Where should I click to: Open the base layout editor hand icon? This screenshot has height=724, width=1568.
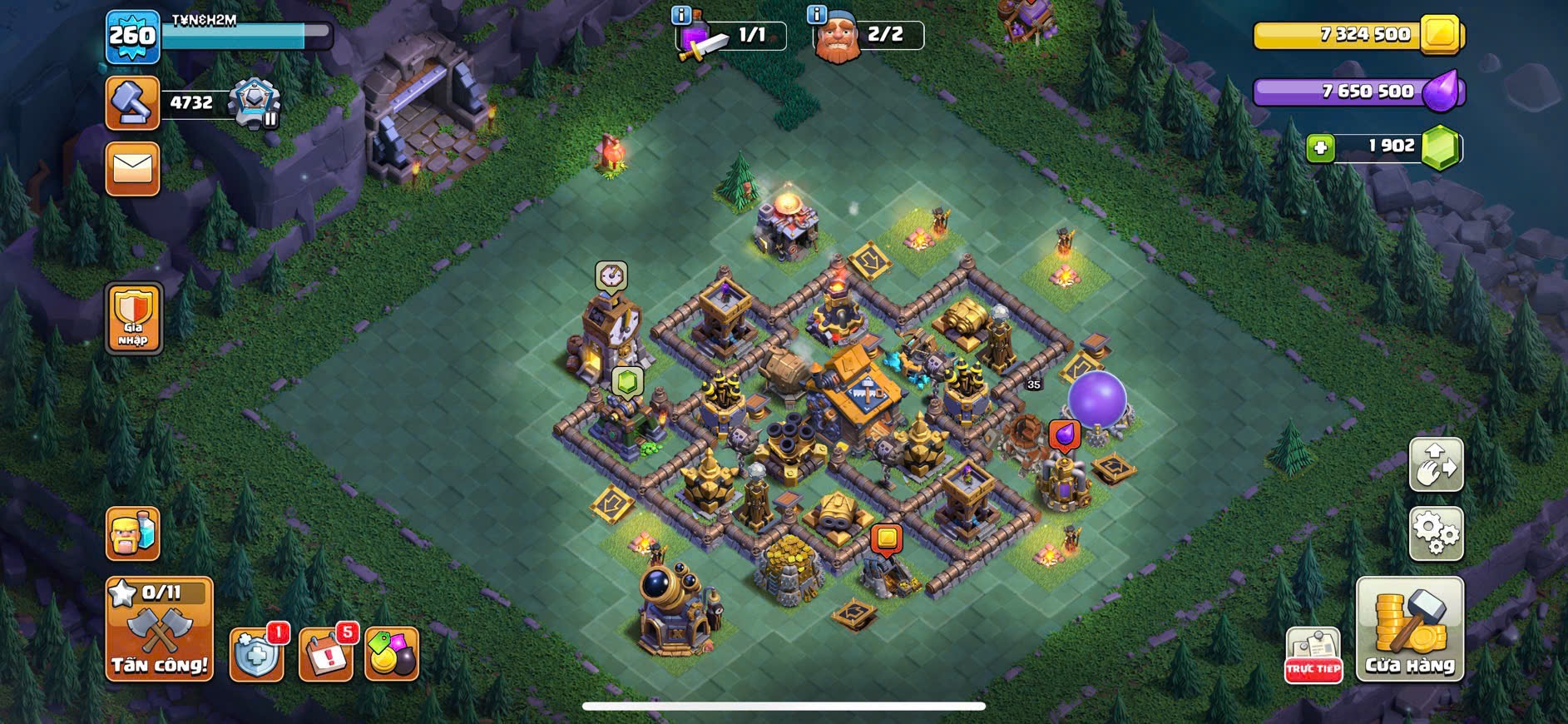[x=1436, y=464]
